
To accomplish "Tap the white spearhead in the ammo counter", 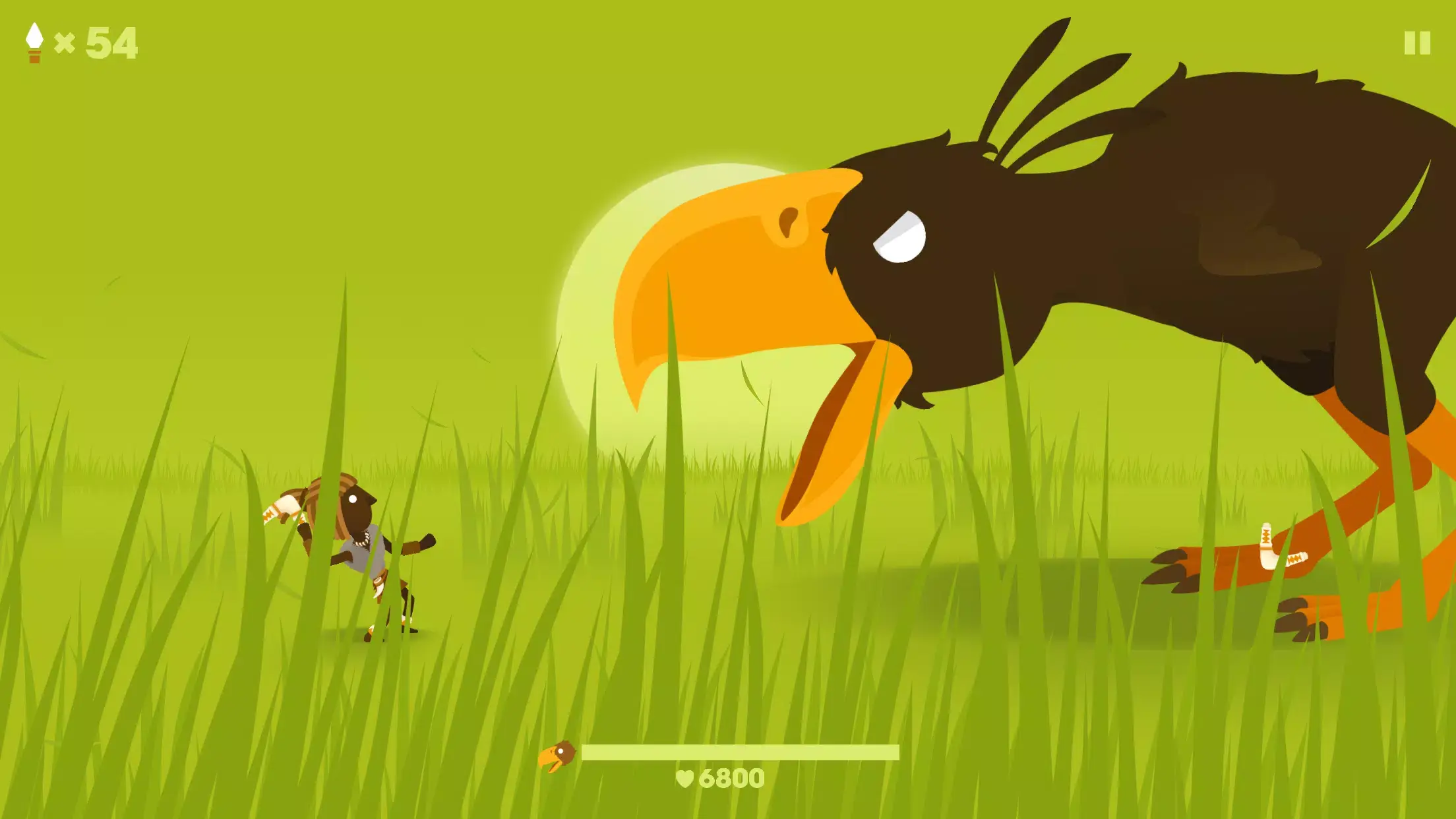I will click(34, 34).
